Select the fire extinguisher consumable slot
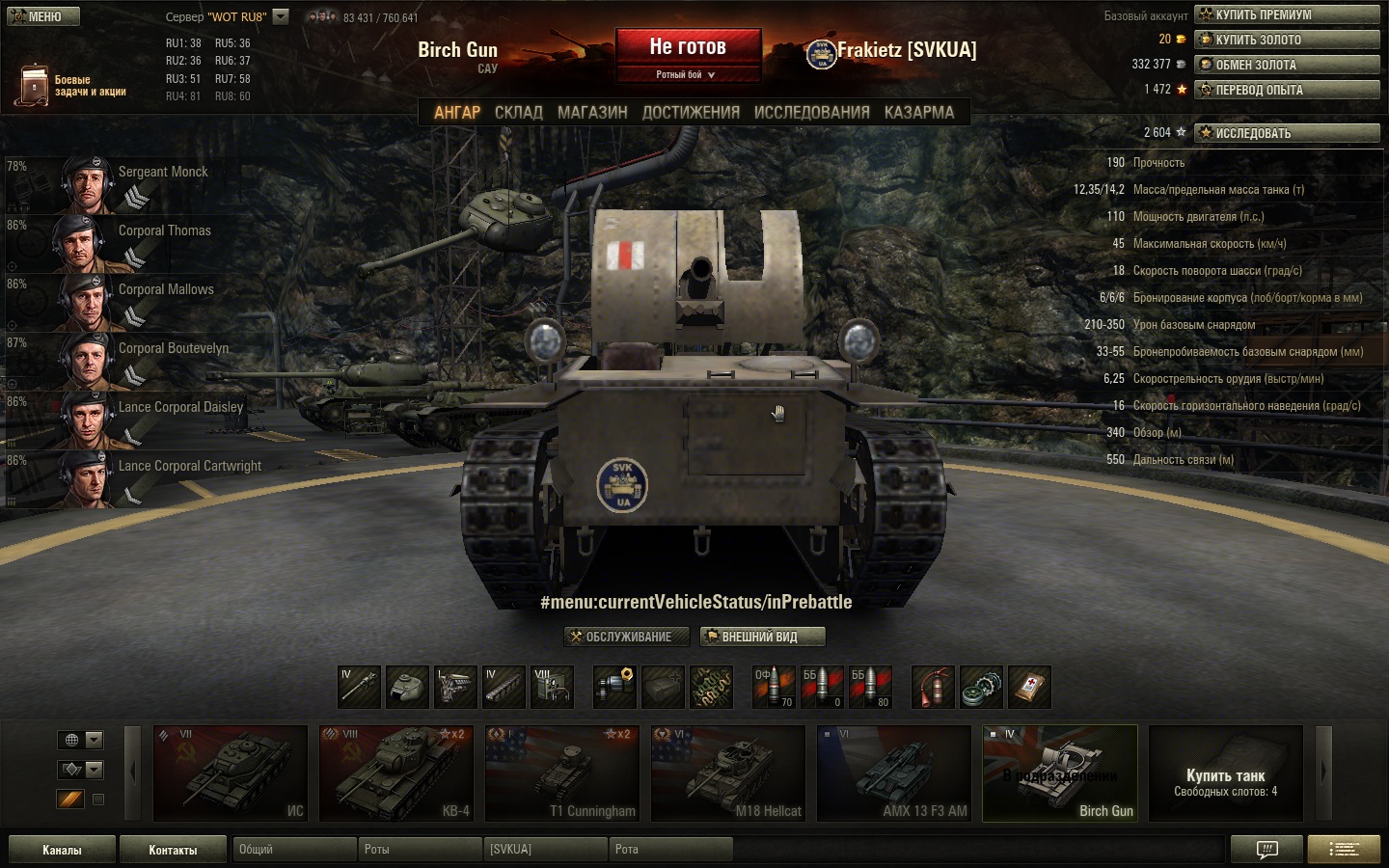This screenshot has height=868, width=1389. point(933,687)
